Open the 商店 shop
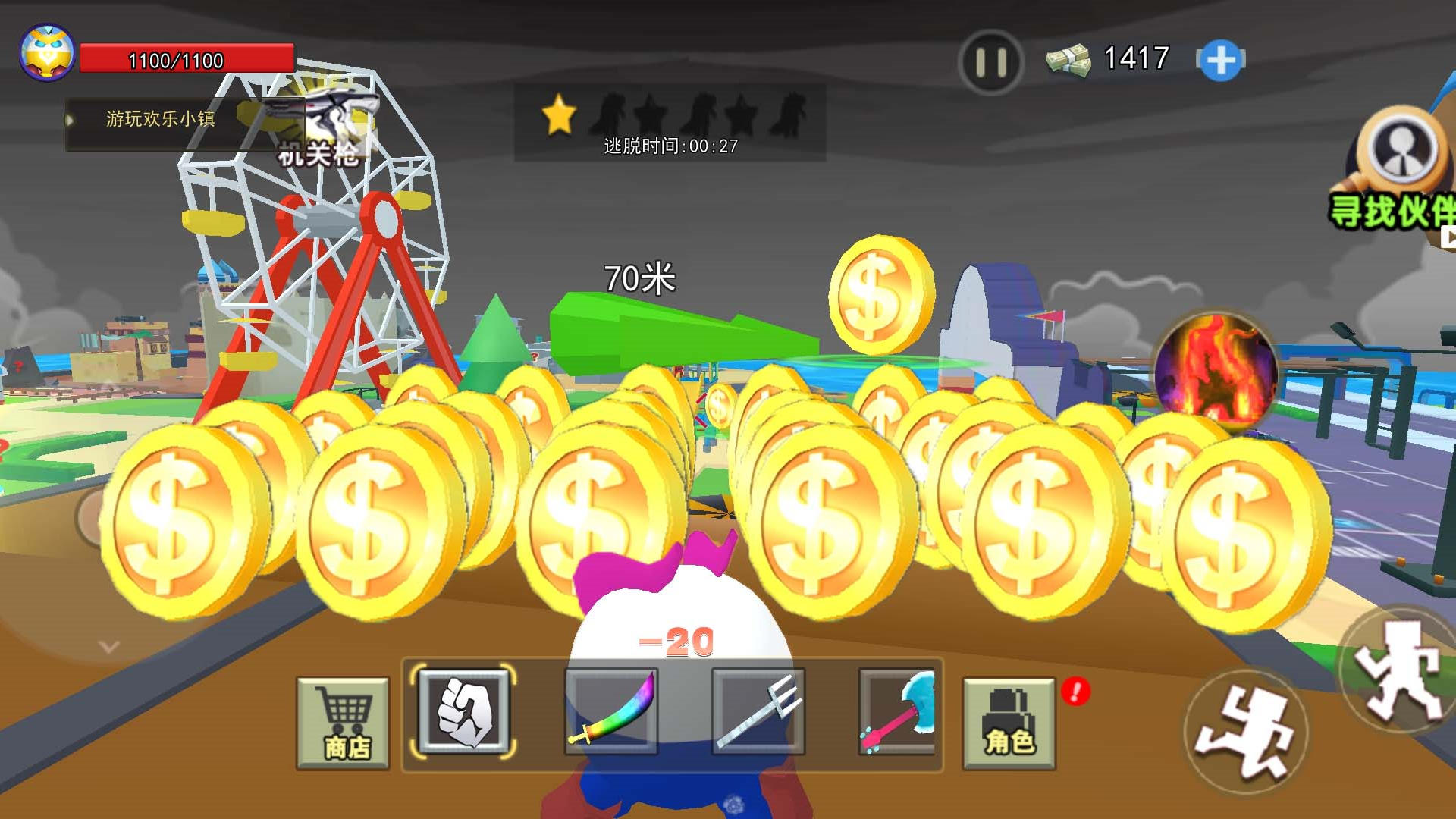The width and height of the screenshot is (1456, 819). 344,723
